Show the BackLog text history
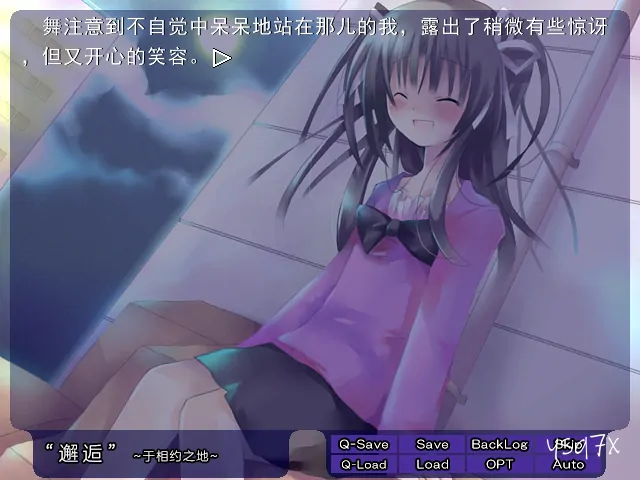Image resolution: width=640 pixels, height=480 pixels. point(499,444)
